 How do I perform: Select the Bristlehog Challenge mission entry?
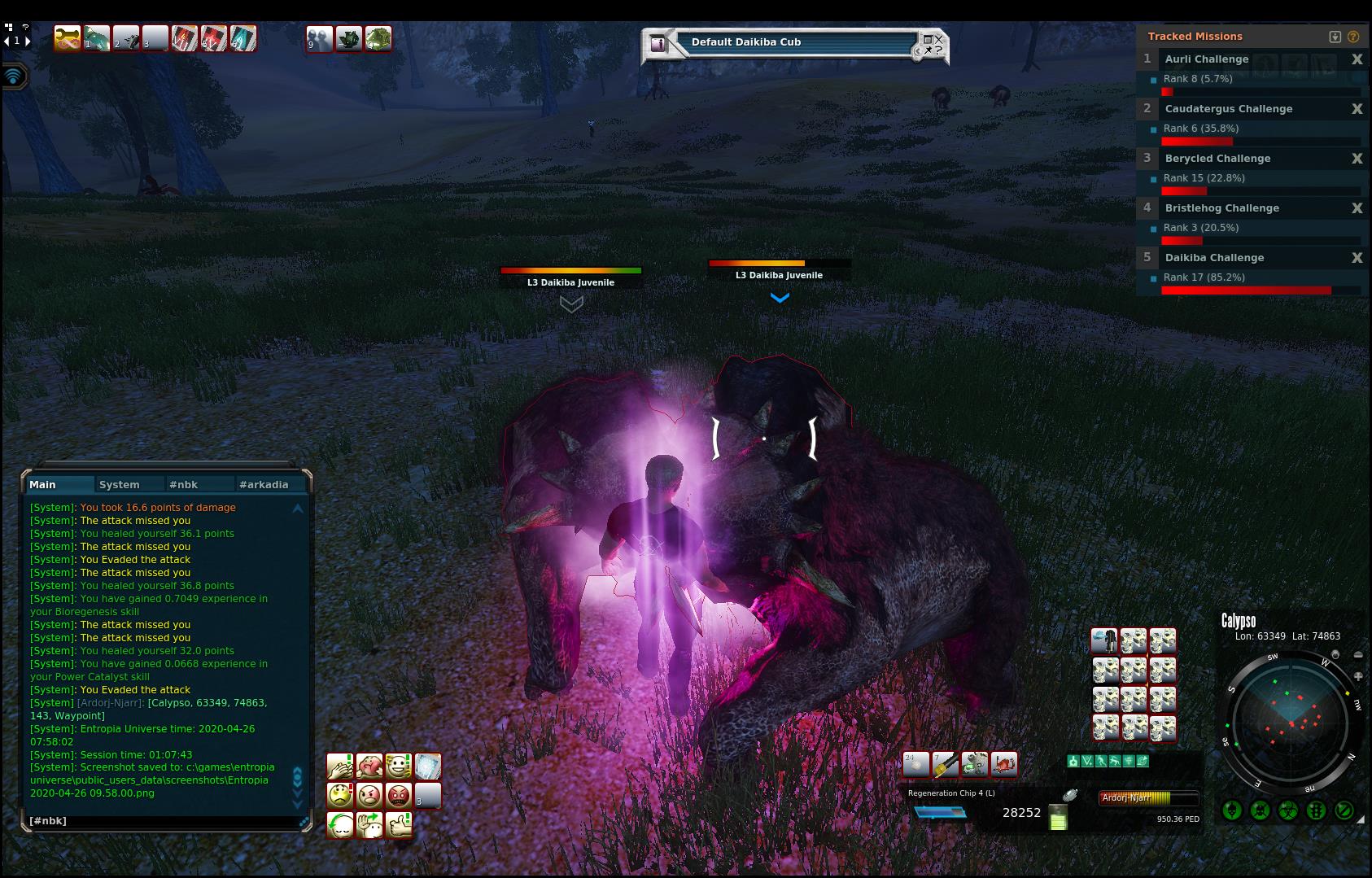(x=1221, y=208)
